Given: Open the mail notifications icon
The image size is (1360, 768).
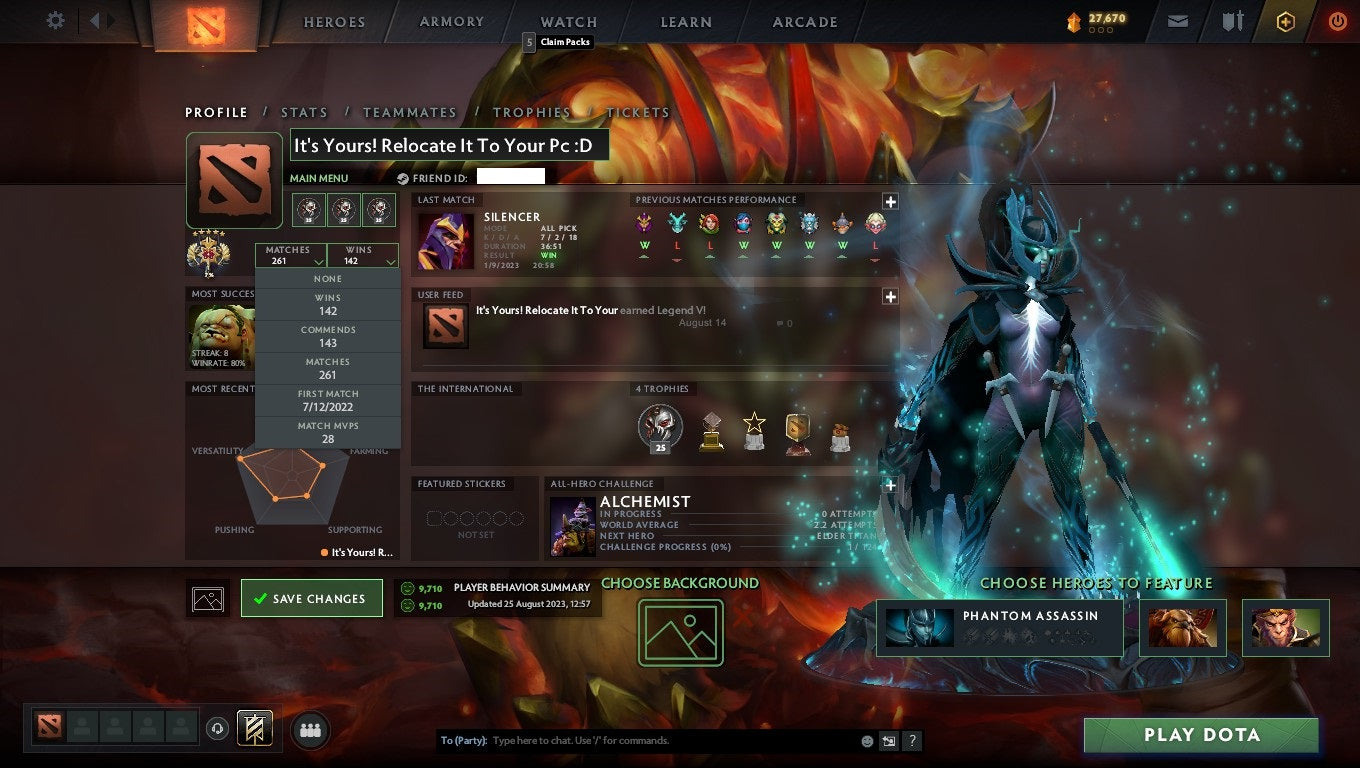Looking at the screenshot, I should point(1177,20).
